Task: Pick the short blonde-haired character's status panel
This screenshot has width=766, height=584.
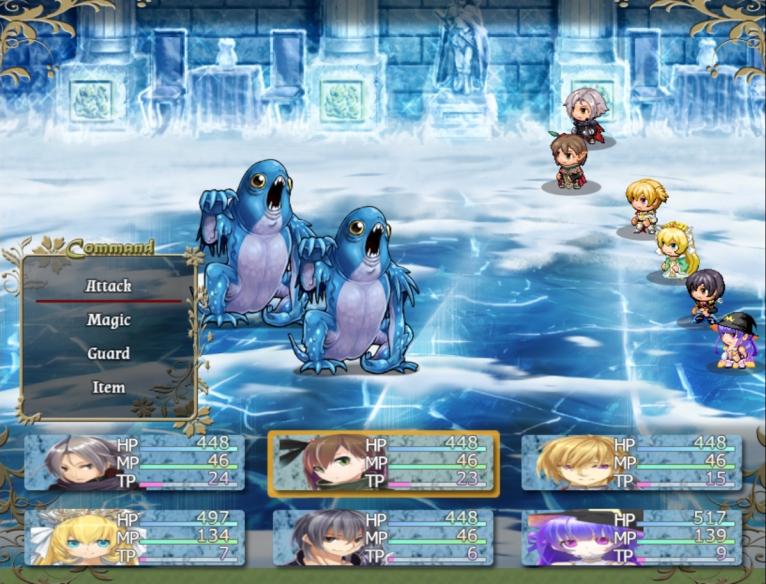Action: tap(632, 462)
